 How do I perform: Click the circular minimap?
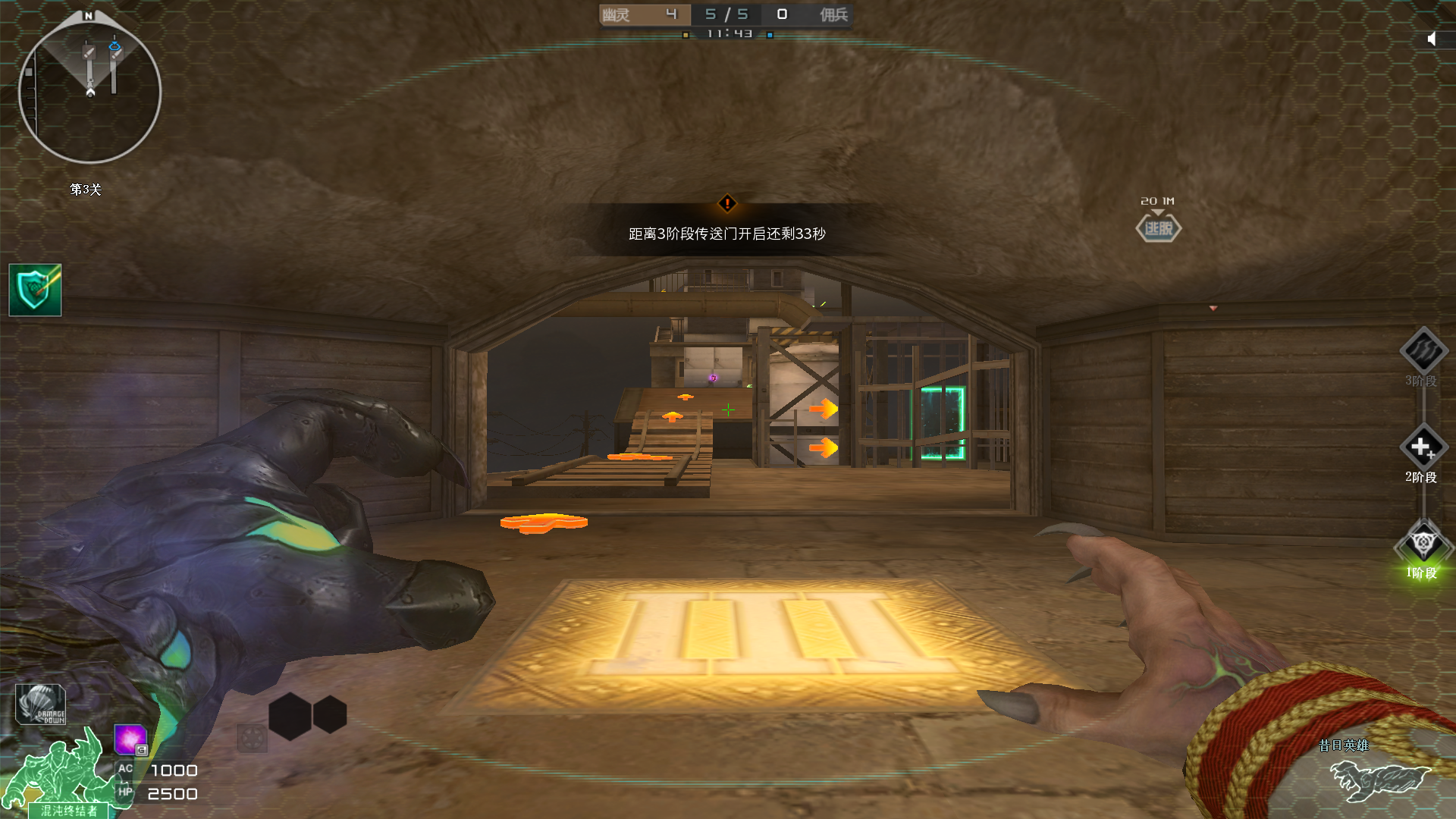pyautogui.click(x=89, y=92)
